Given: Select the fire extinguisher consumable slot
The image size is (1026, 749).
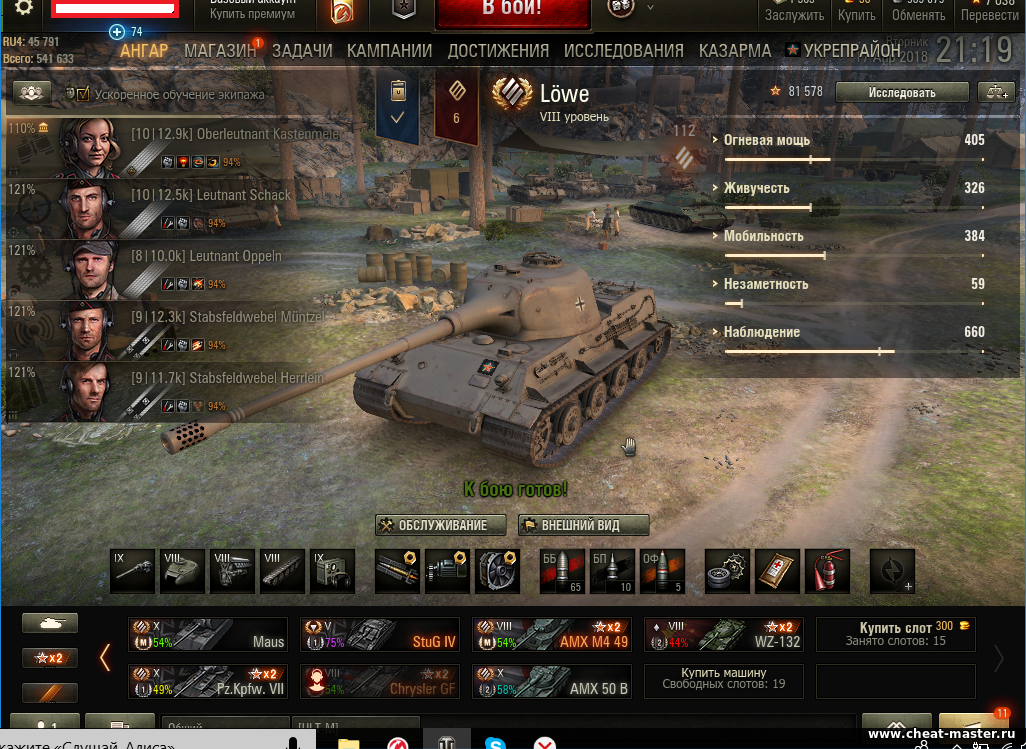Looking at the screenshot, I should [827, 570].
